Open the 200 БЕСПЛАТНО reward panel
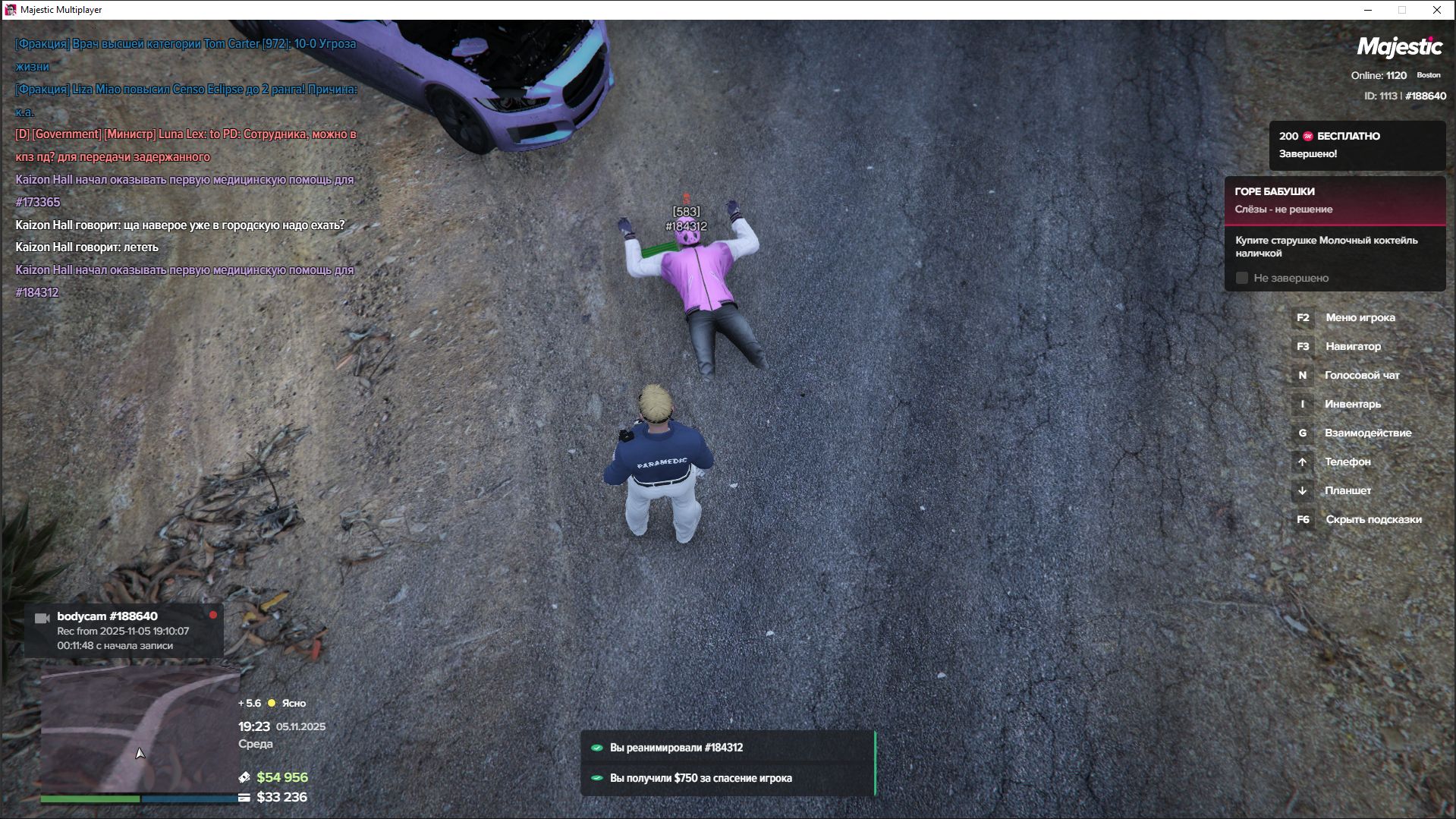This screenshot has width=1456, height=819. point(1356,145)
